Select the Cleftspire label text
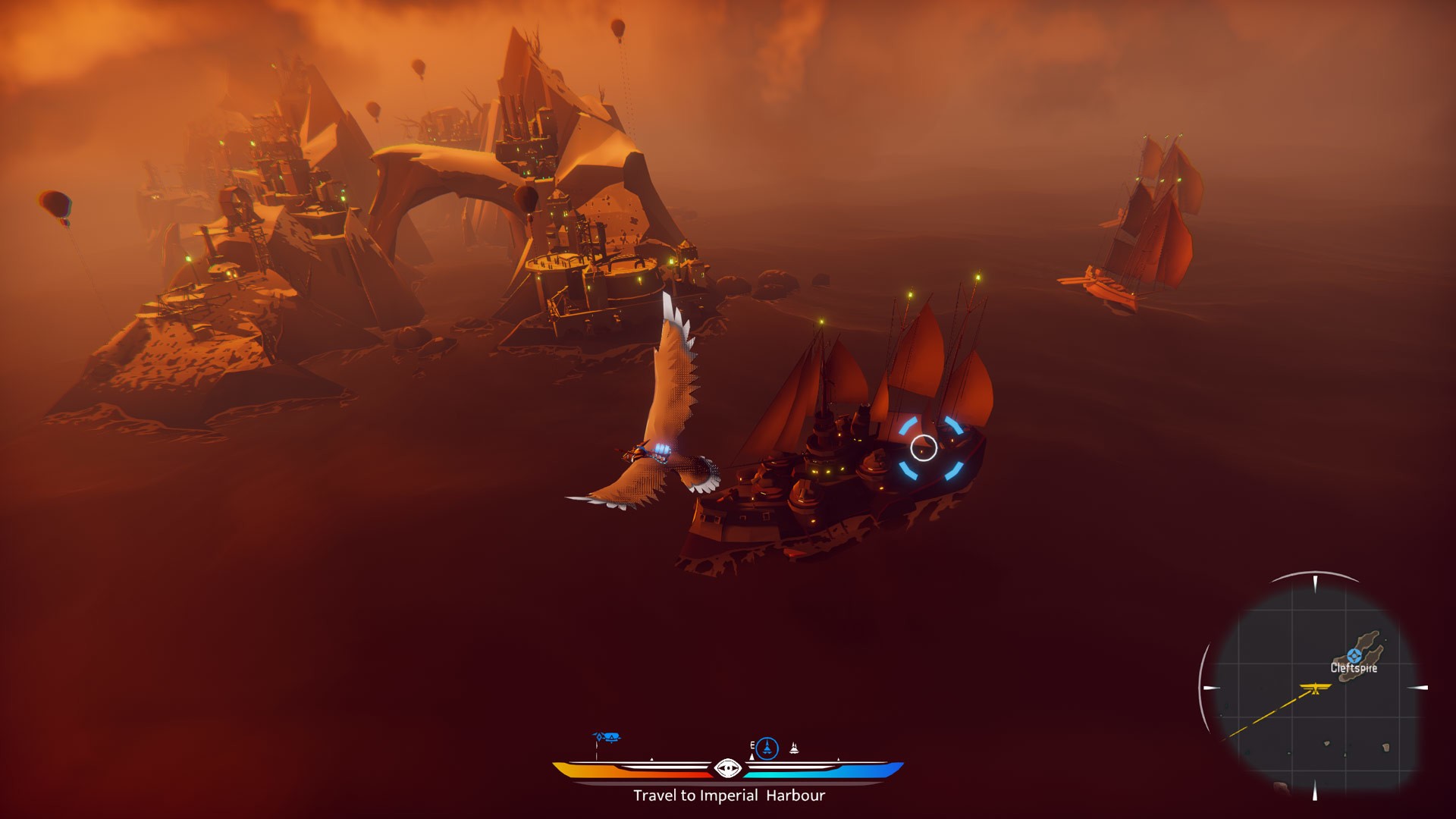Image resolution: width=1456 pixels, height=819 pixels. (x=1354, y=669)
